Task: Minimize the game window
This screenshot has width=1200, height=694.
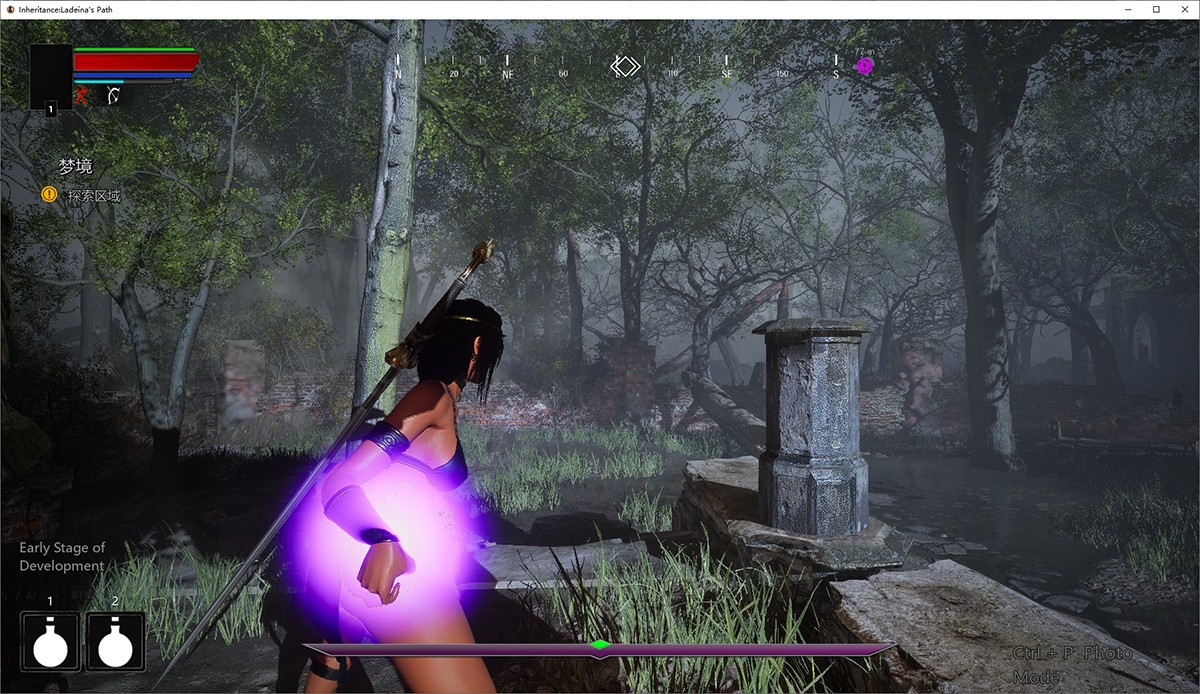Action: pyautogui.click(x=1128, y=9)
